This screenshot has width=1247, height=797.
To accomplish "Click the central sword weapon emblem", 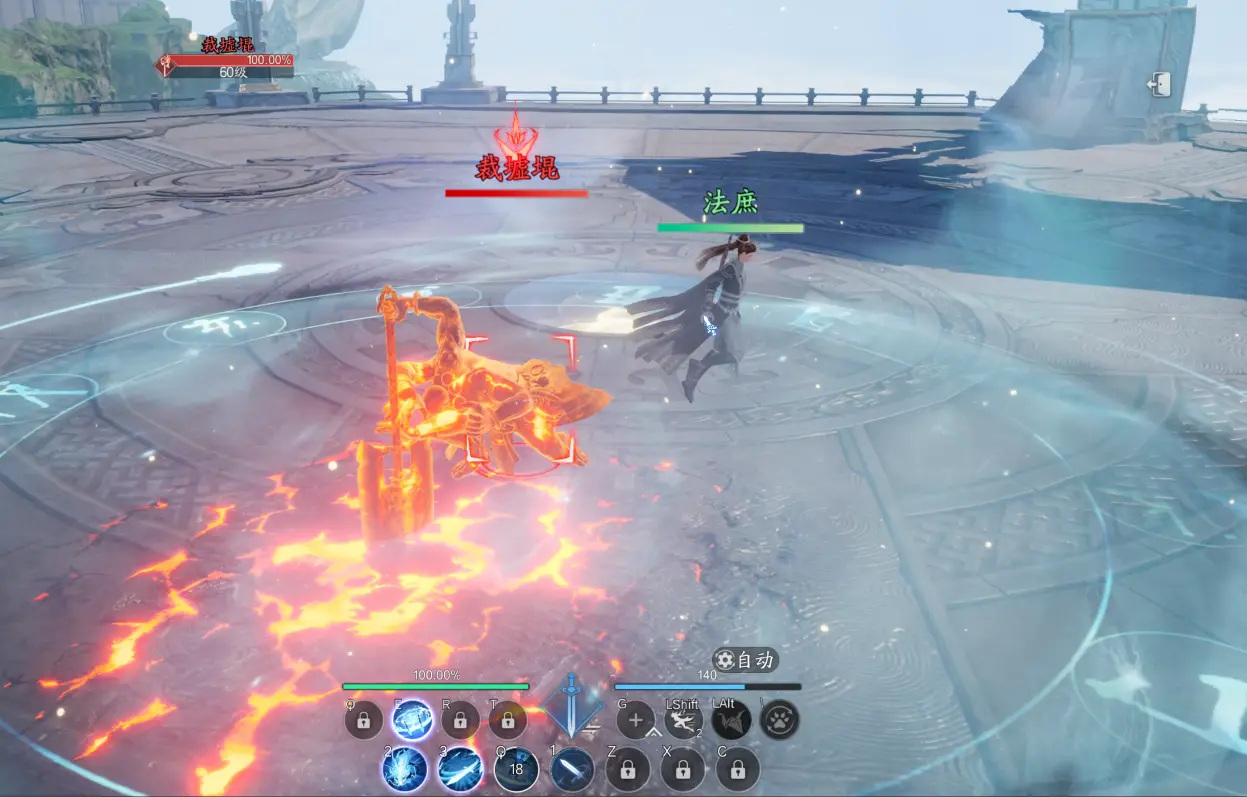I will point(571,704).
